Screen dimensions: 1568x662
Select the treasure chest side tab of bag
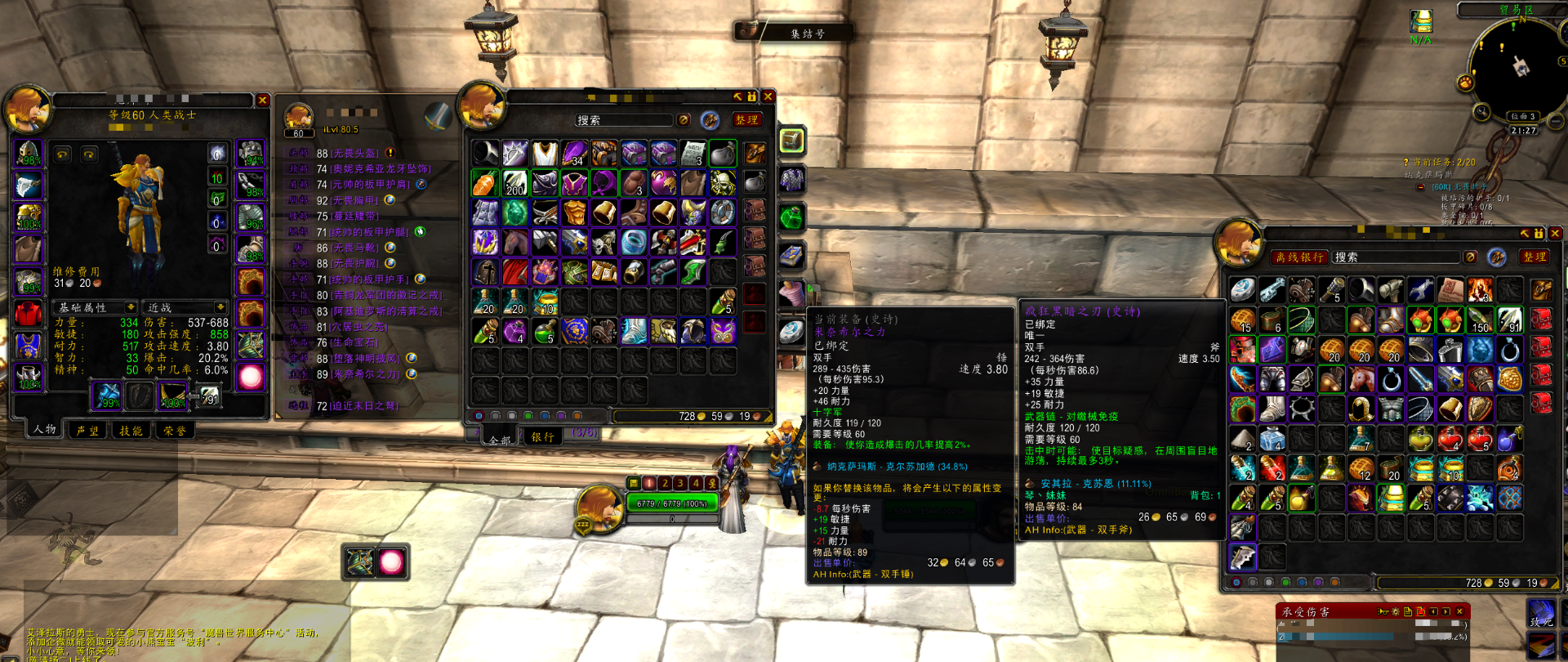click(791, 141)
